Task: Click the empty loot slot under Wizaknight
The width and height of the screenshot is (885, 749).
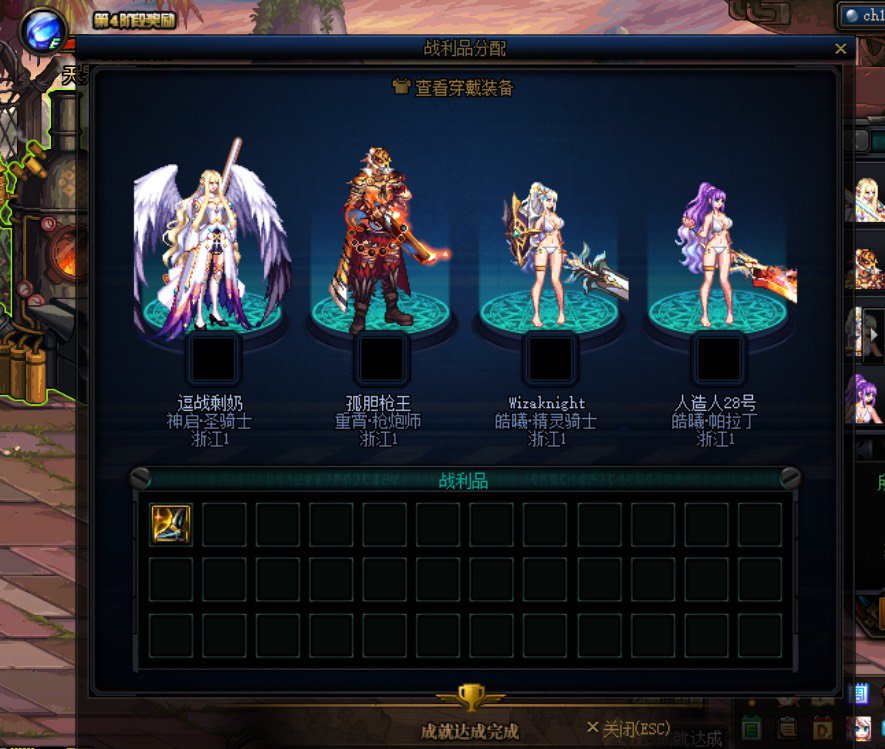Action: pos(549,359)
